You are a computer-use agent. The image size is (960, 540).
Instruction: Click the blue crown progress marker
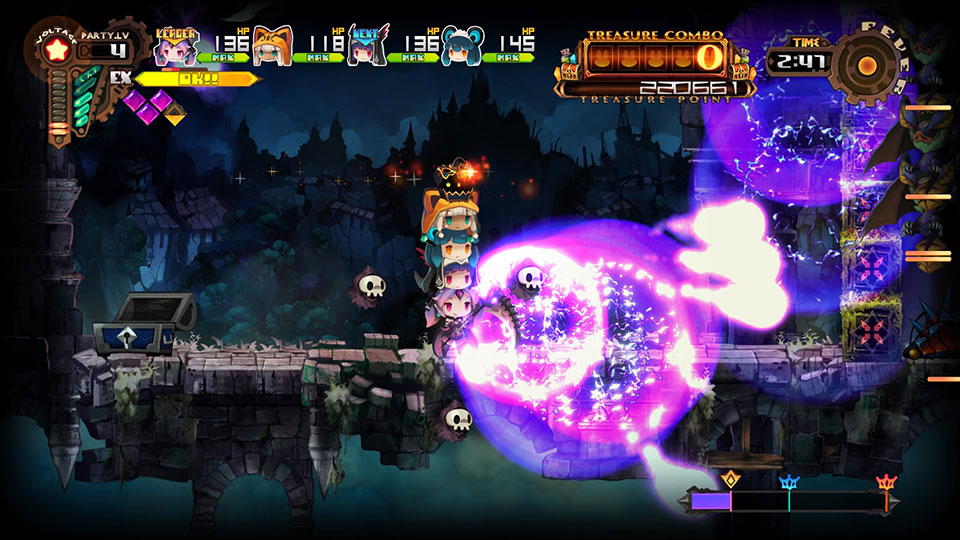789,483
